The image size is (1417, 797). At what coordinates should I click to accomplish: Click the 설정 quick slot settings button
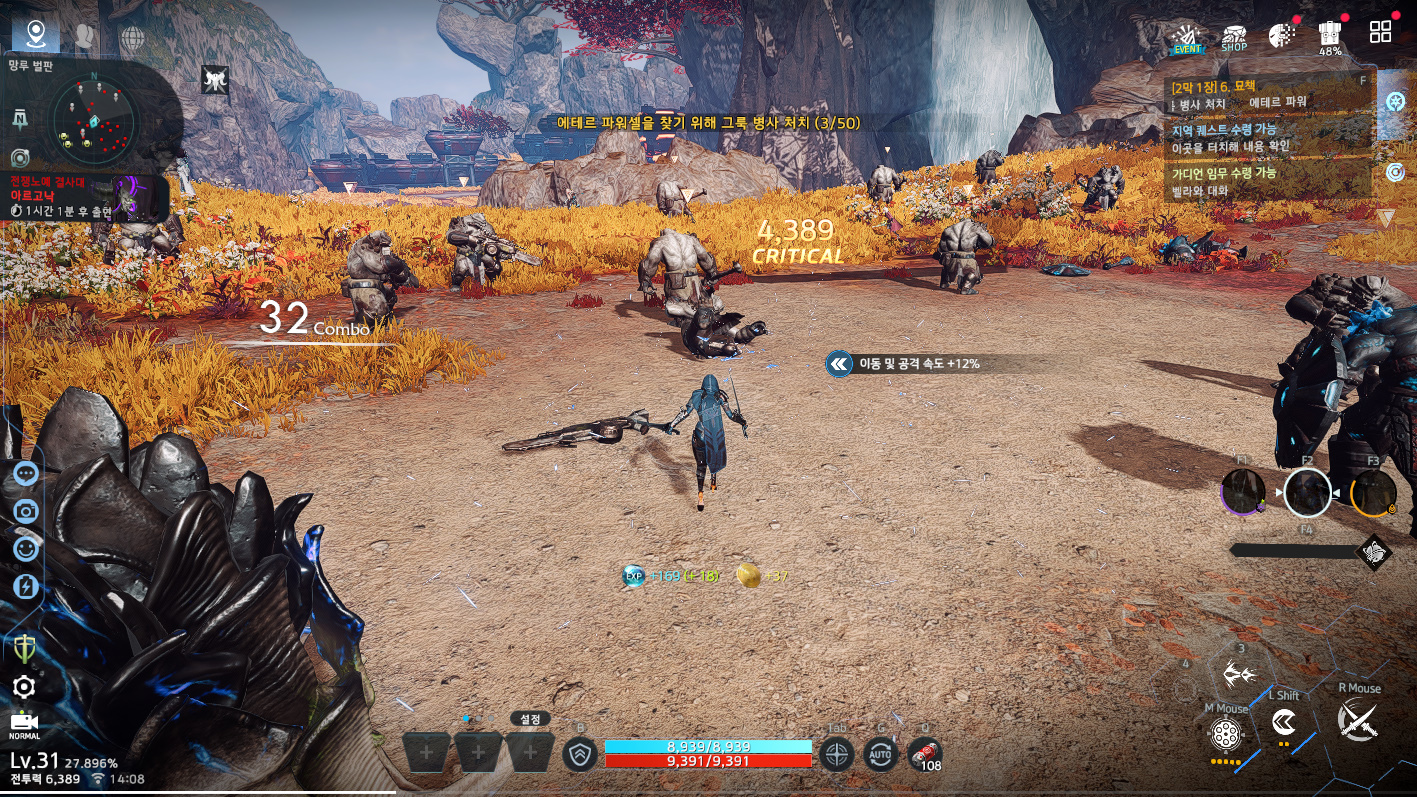[x=530, y=718]
